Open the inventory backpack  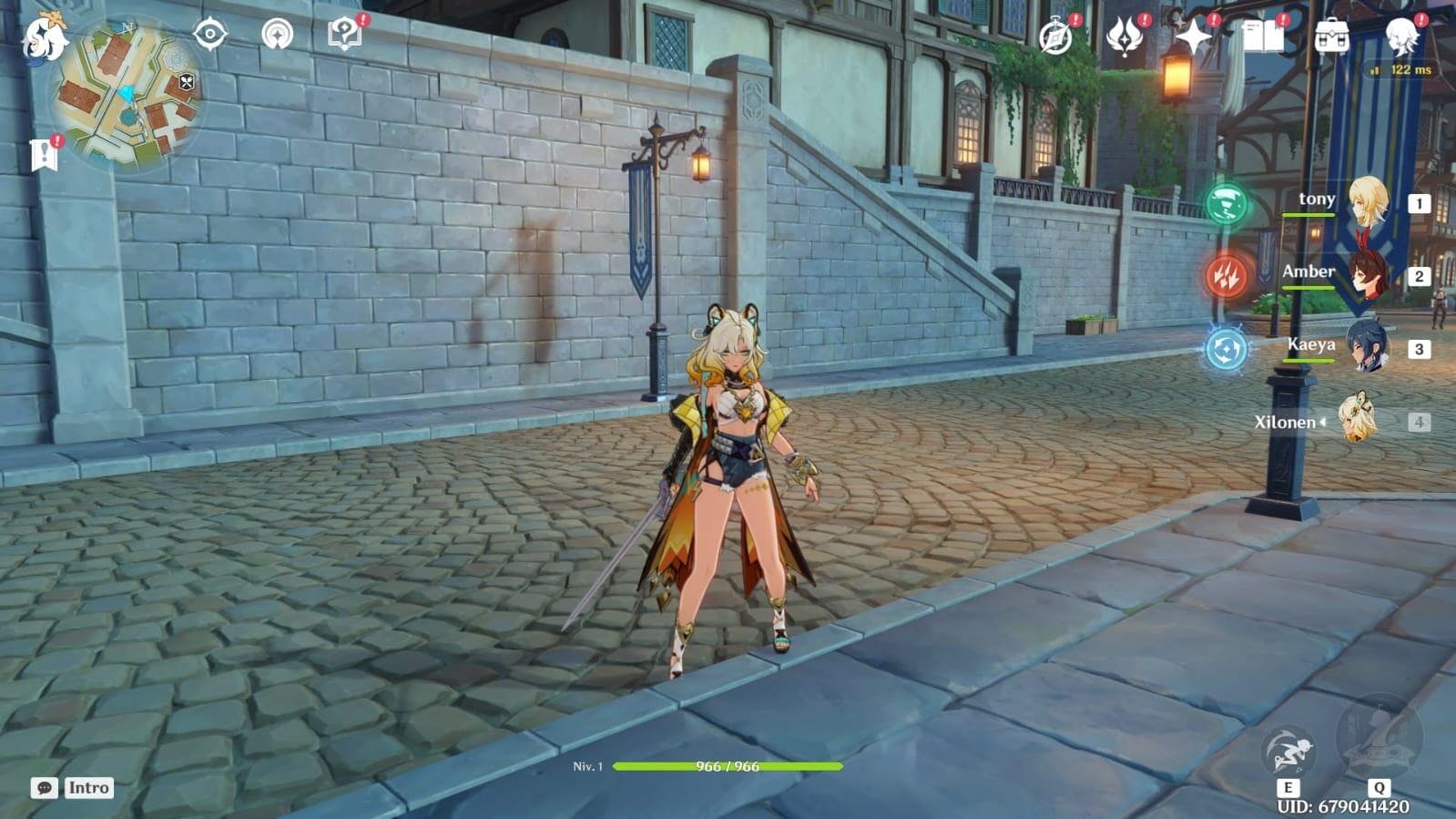tap(1331, 37)
